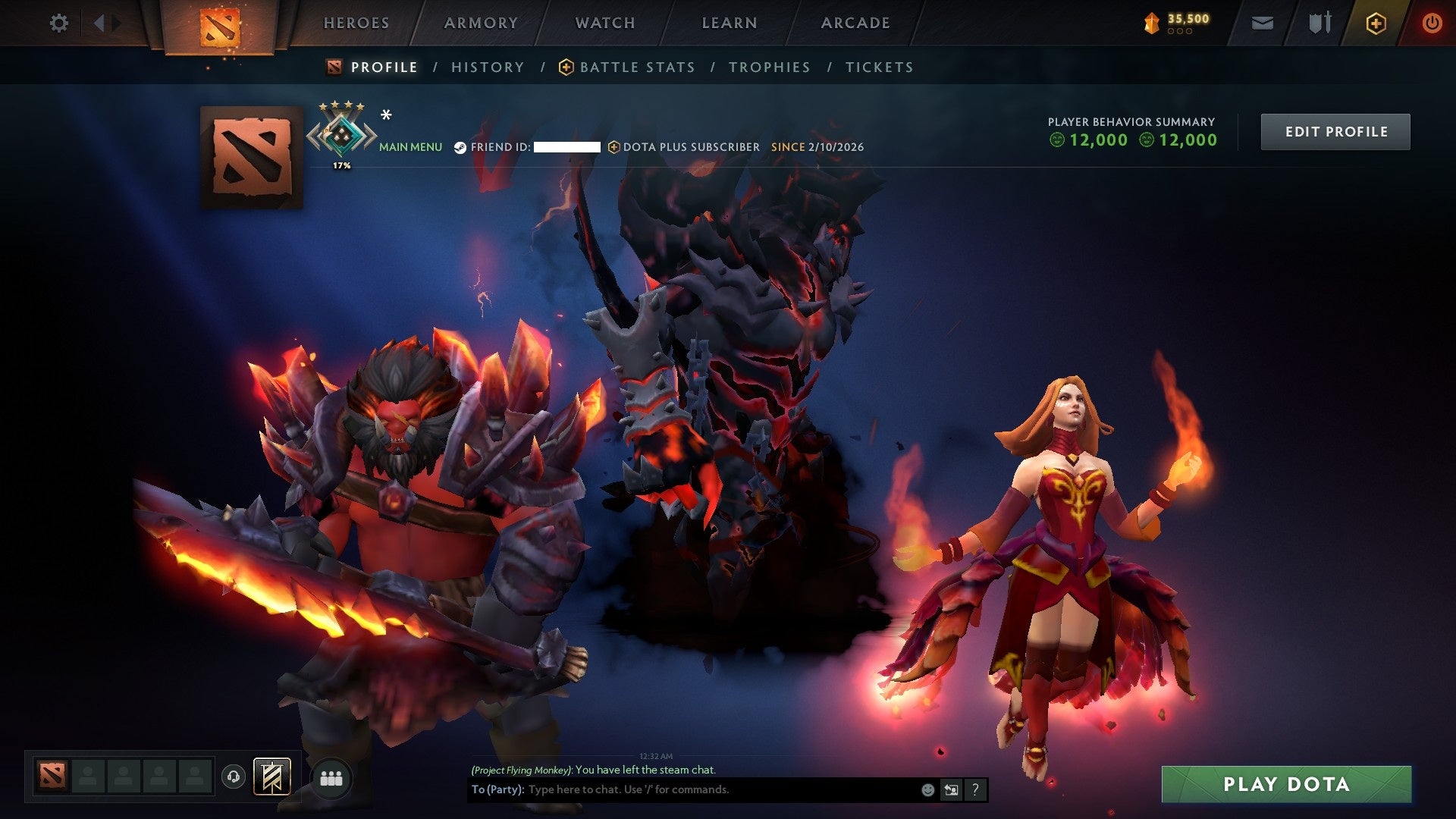Open the emoticon picker in the chat bar
Image resolution: width=1456 pixels, height=819 pixels.
927,789
